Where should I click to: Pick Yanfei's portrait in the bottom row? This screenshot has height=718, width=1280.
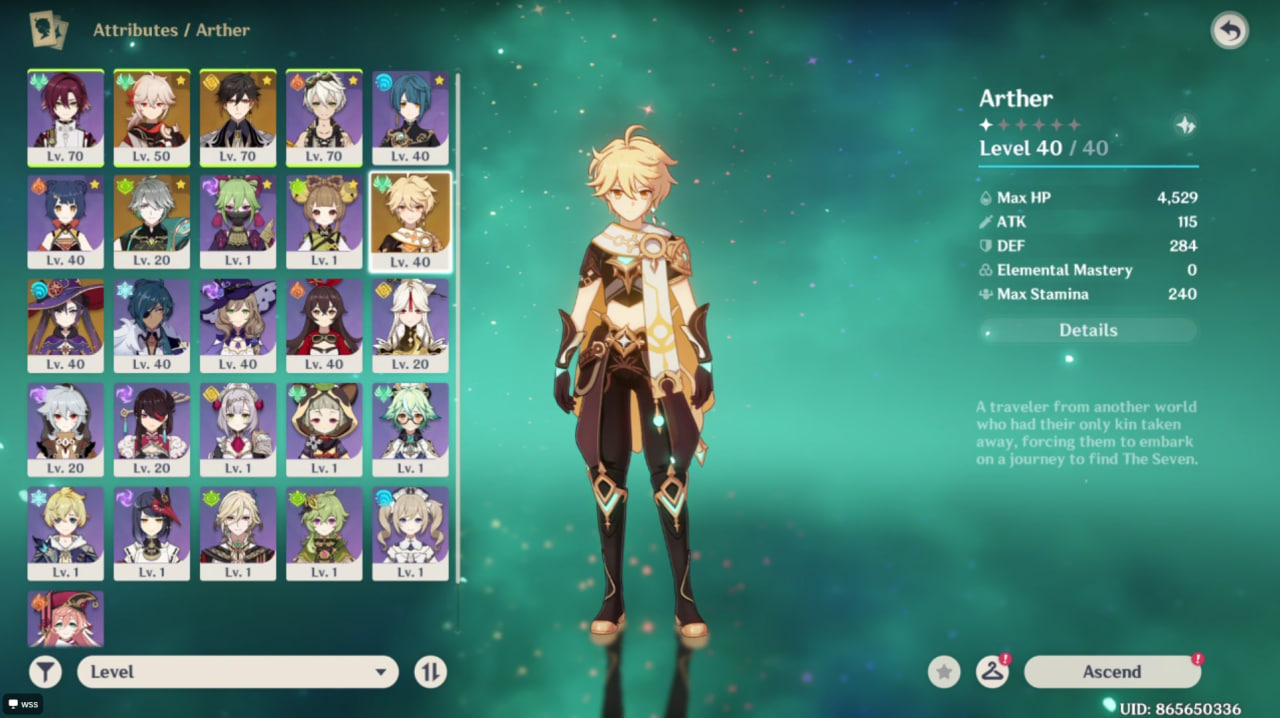click(x=66, y=620)
